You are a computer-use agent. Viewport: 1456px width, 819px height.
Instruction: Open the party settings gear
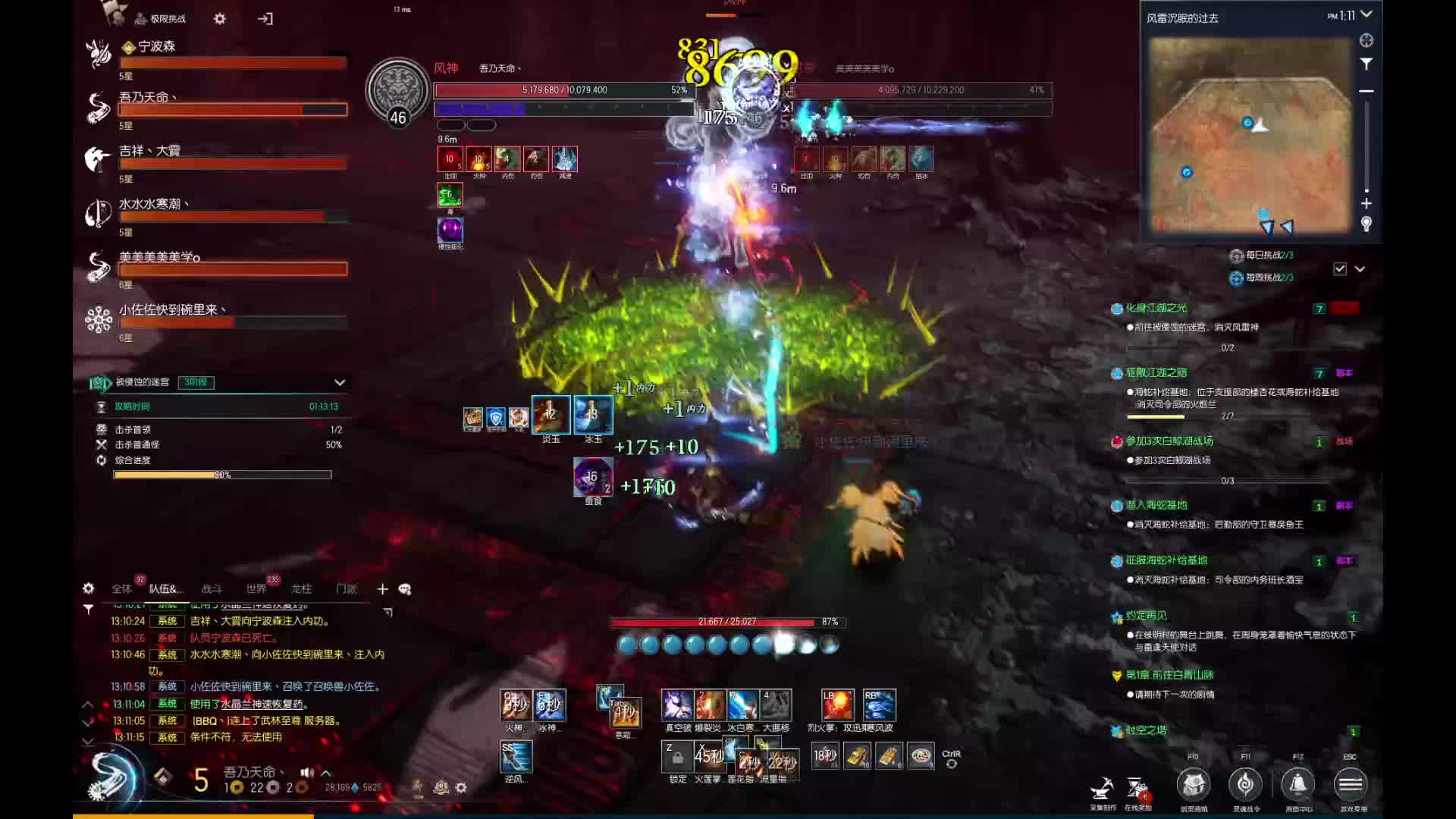[219, 19]
